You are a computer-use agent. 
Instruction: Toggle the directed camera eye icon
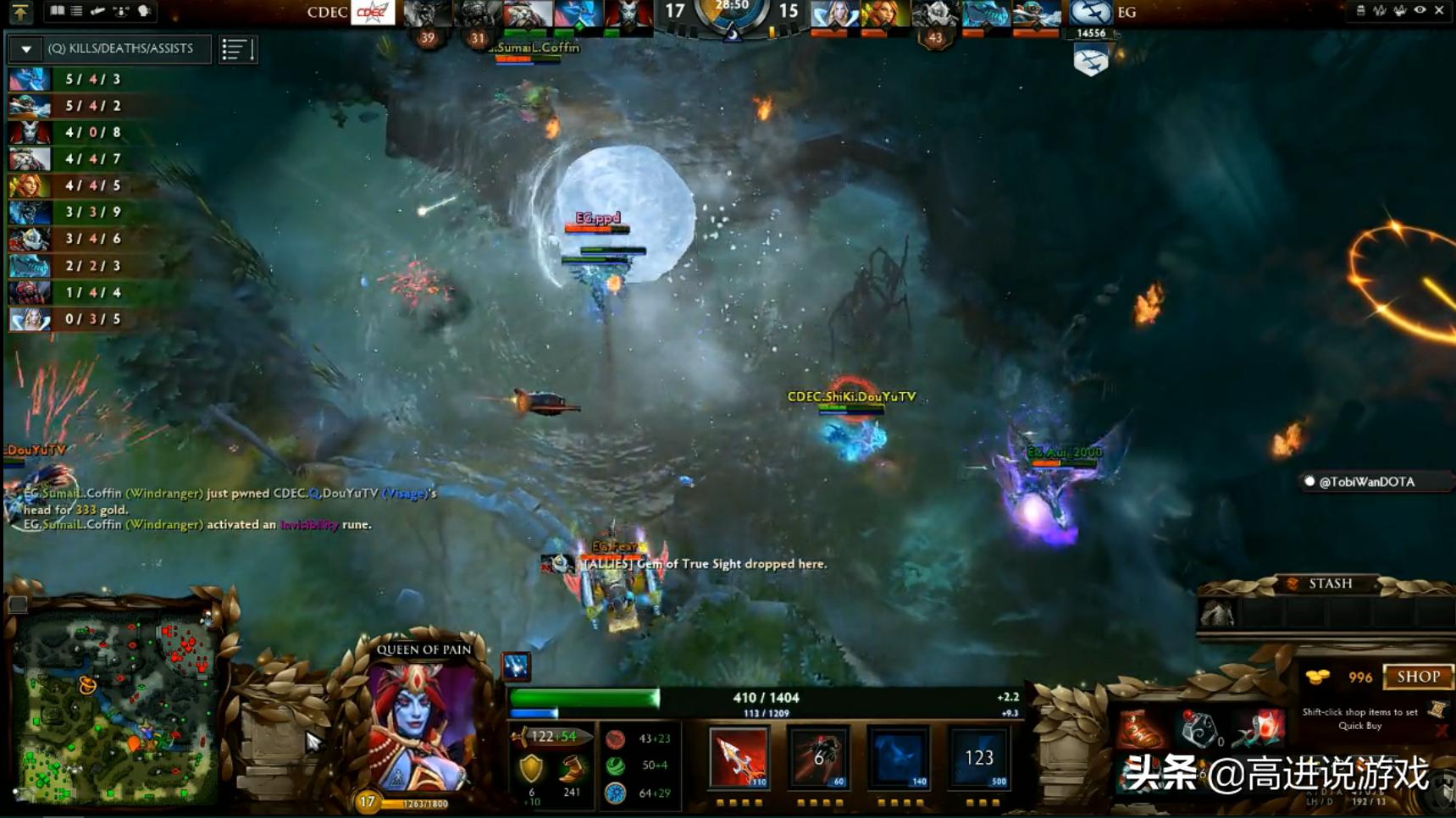(1419, 11)
